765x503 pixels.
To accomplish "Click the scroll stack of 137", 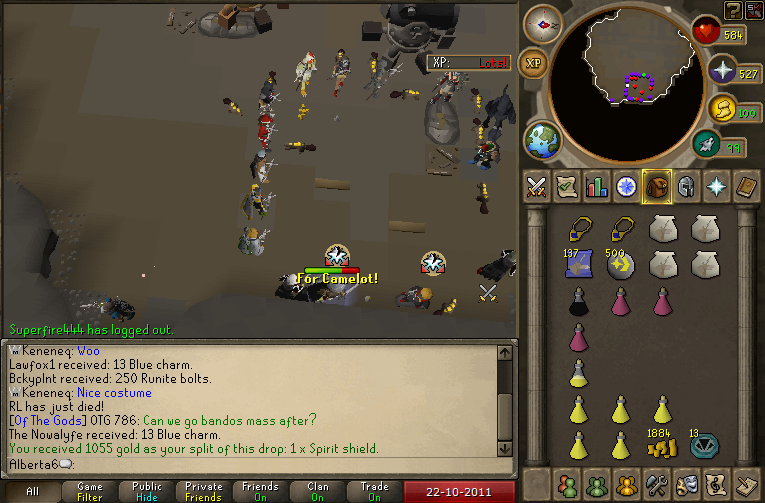I will point(579,264).
